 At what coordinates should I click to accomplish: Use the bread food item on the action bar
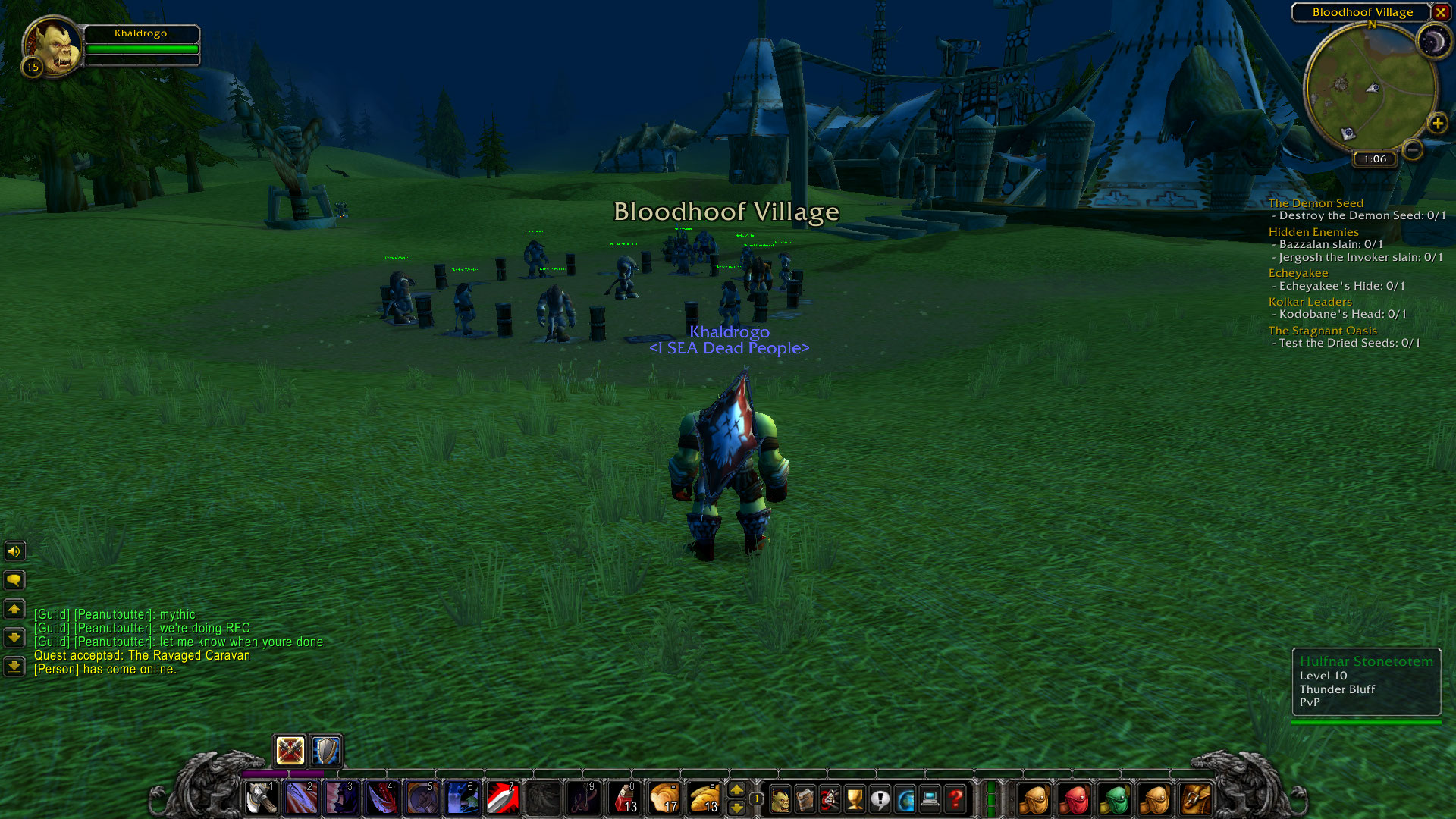pyautogui.click(x=706, y=798)
